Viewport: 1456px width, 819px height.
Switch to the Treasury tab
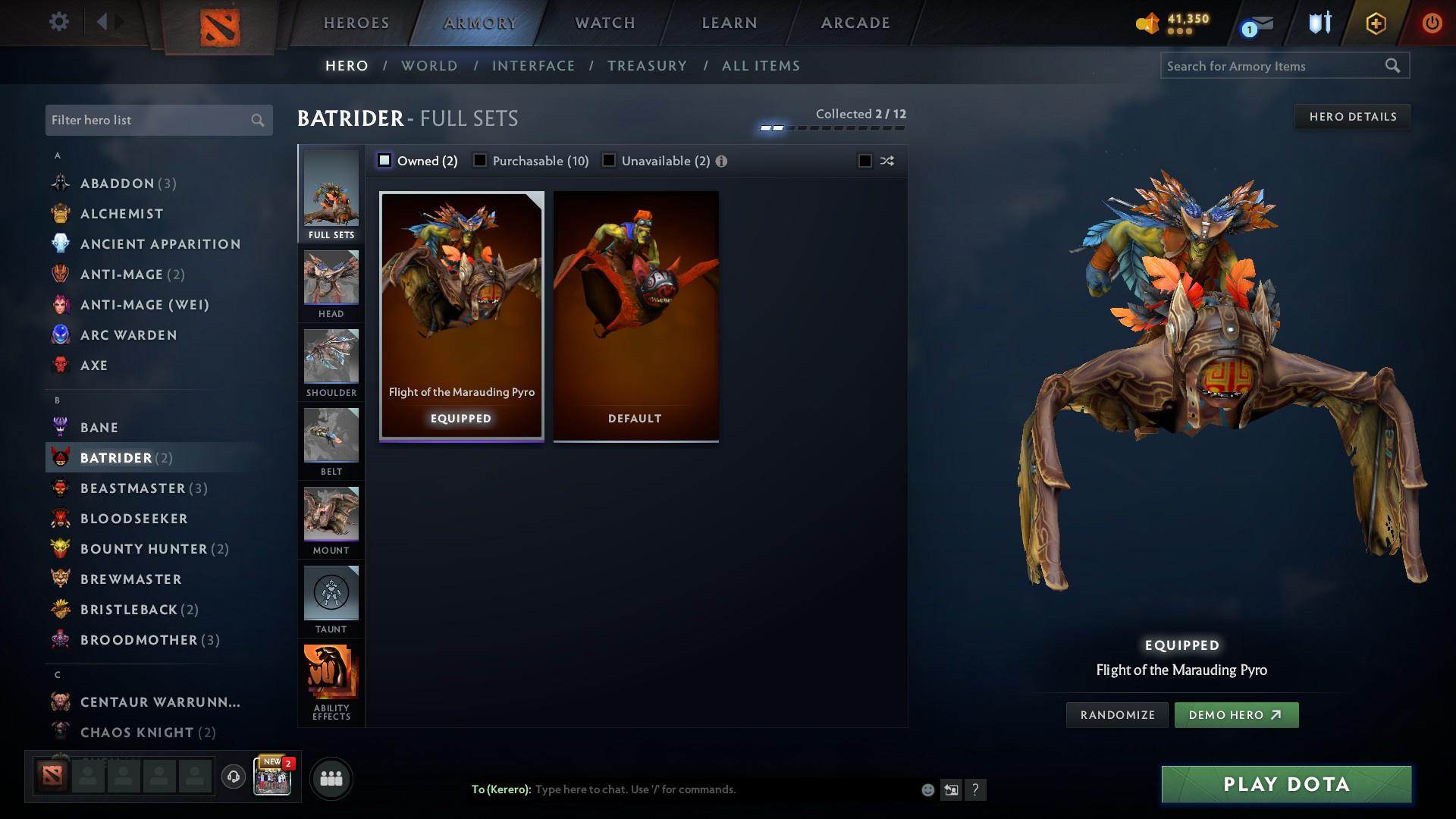[648, 66]
